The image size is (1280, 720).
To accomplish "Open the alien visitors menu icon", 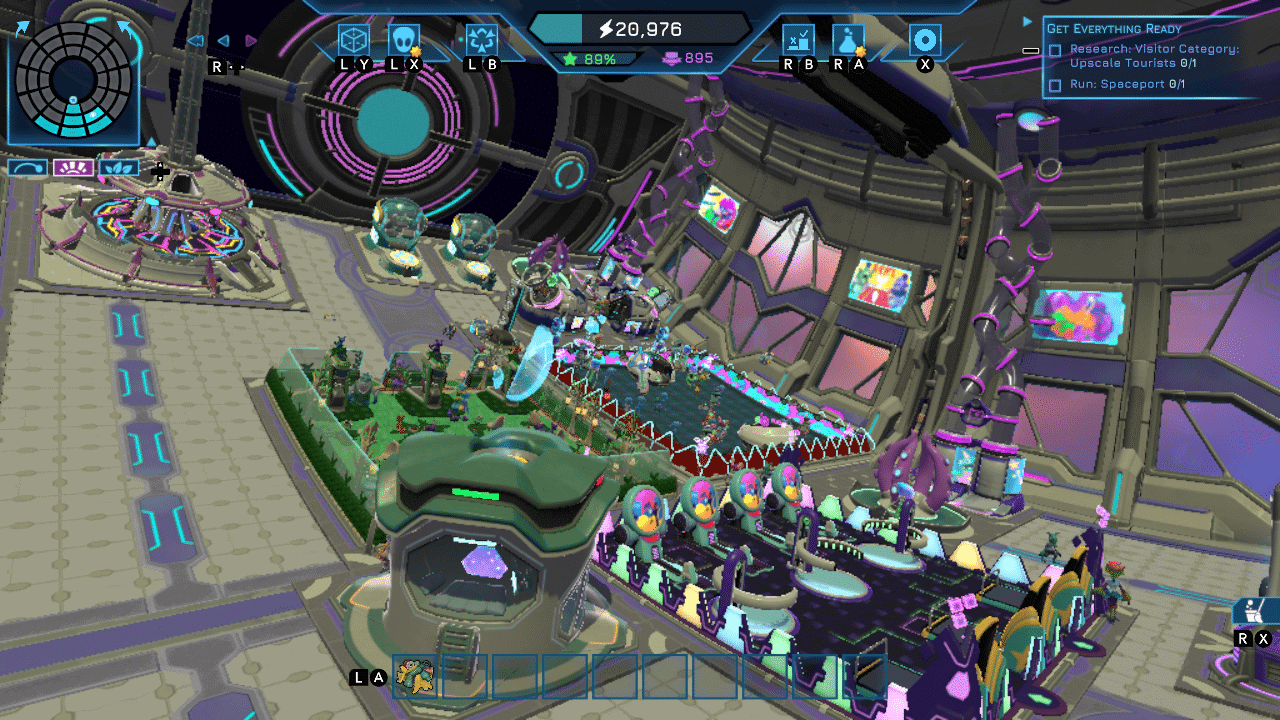I will 404,41.
